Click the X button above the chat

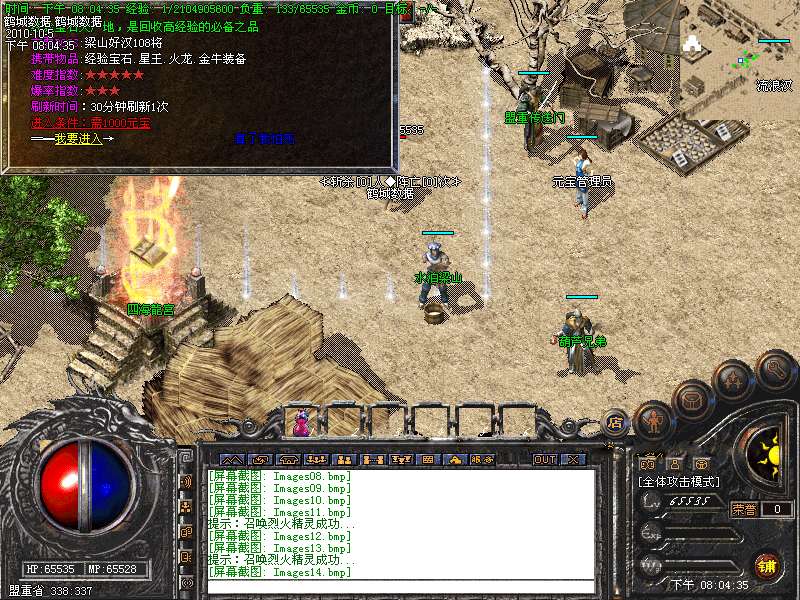click(x=573, y=459)
